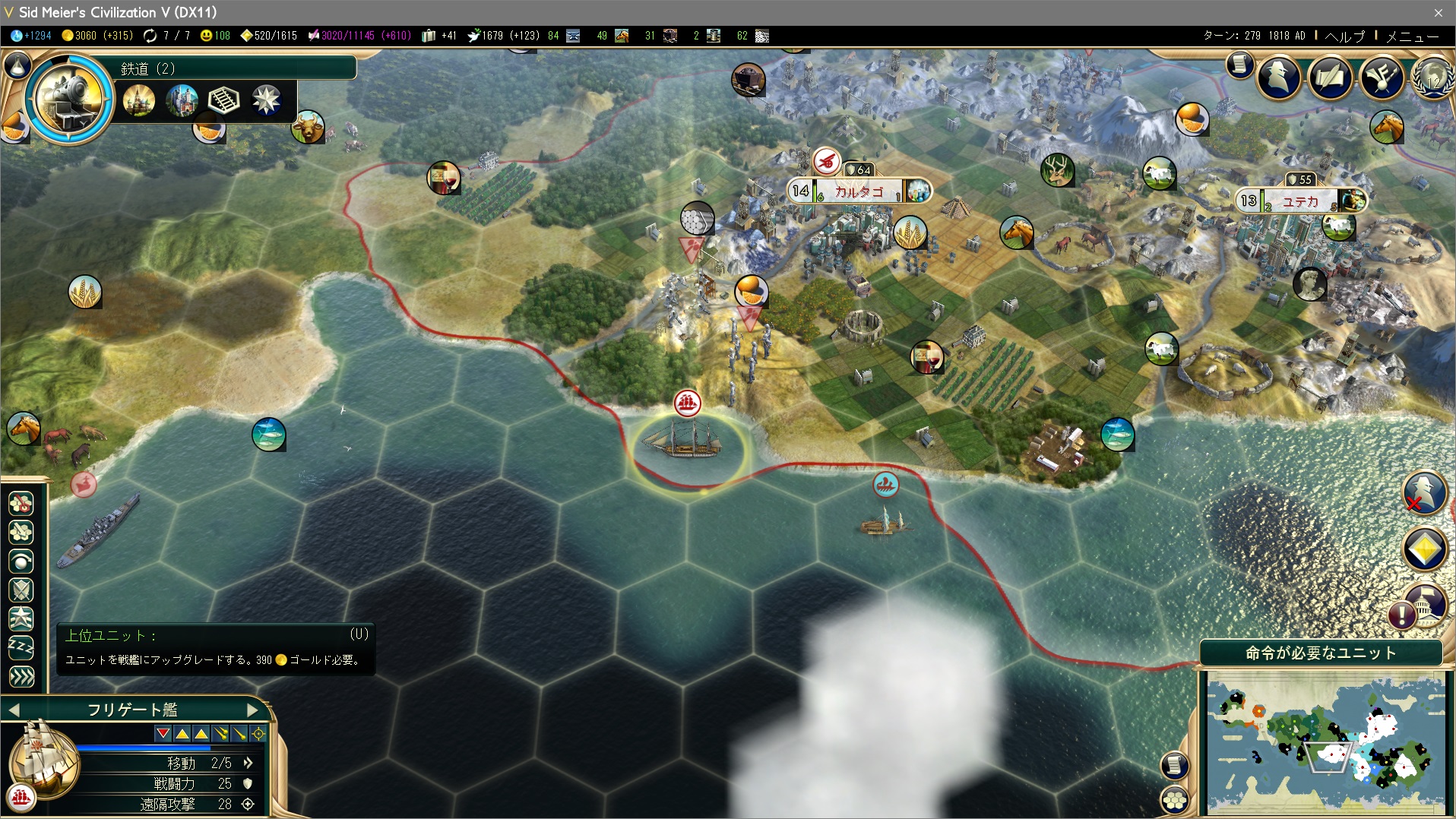This screenshot has width=1456, height=819.
Task: Select the spy notification with red X
Action: point(1423,493)
